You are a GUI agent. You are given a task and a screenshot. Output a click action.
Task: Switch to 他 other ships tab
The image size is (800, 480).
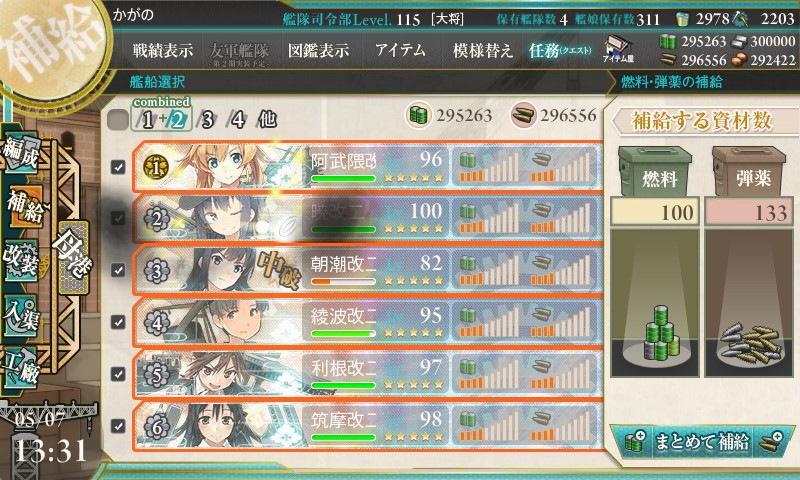pyautogui.click(x=266, y=120)
